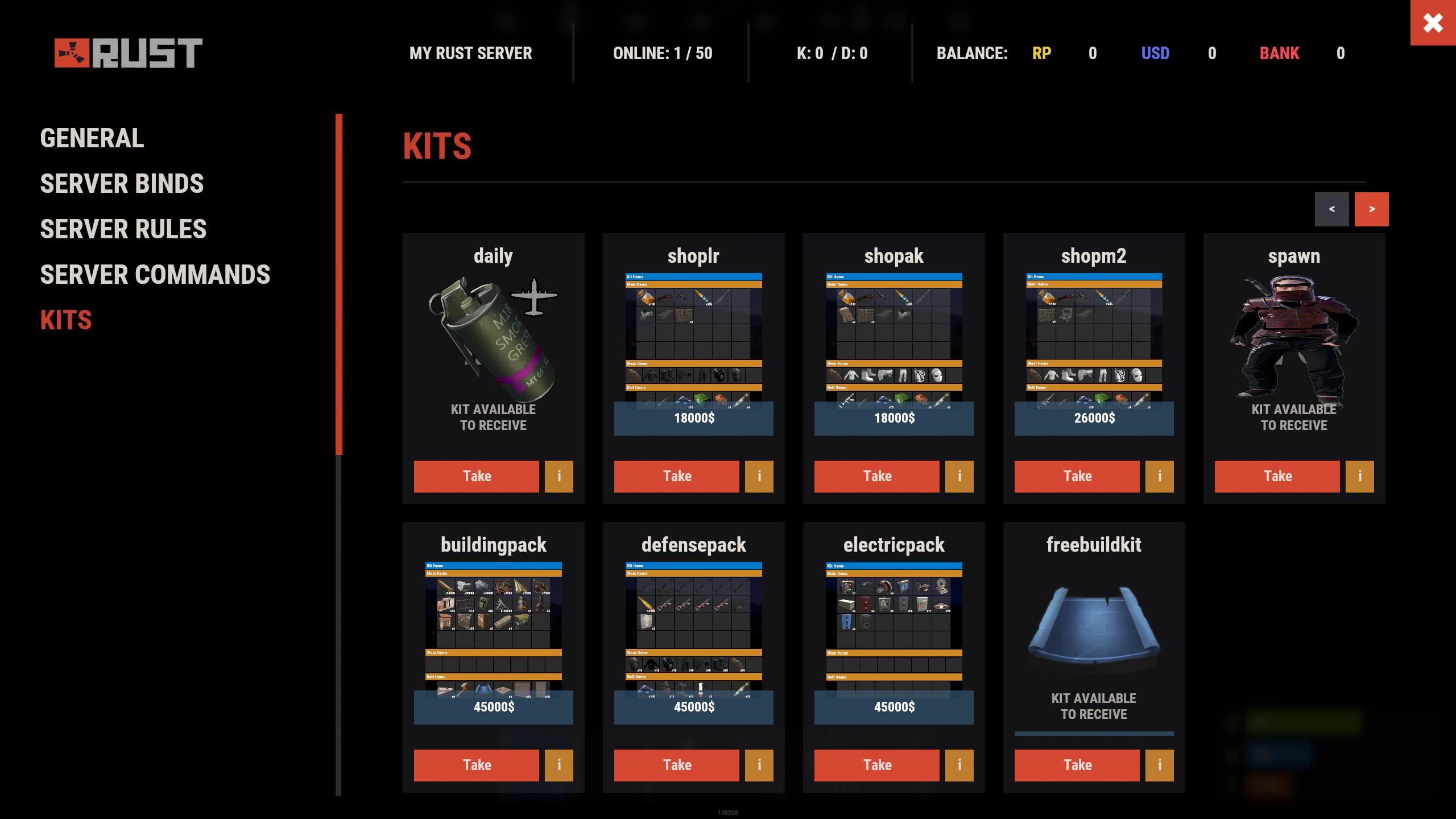This screenshot has height=819, width=1456.
Task: View info for shopm2 kit
Action: 1159,476
